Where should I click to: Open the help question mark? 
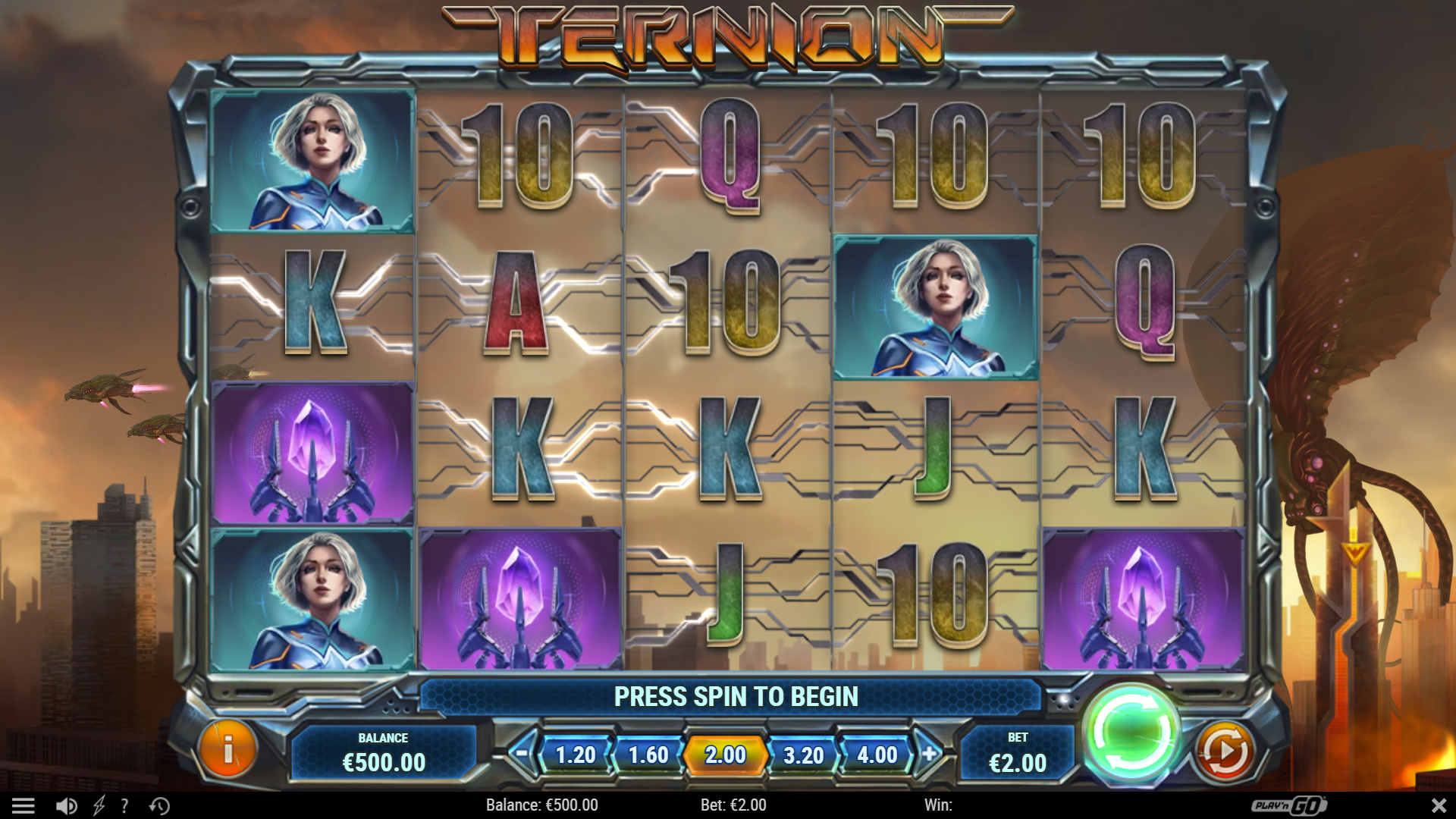(x=124, y=805)
